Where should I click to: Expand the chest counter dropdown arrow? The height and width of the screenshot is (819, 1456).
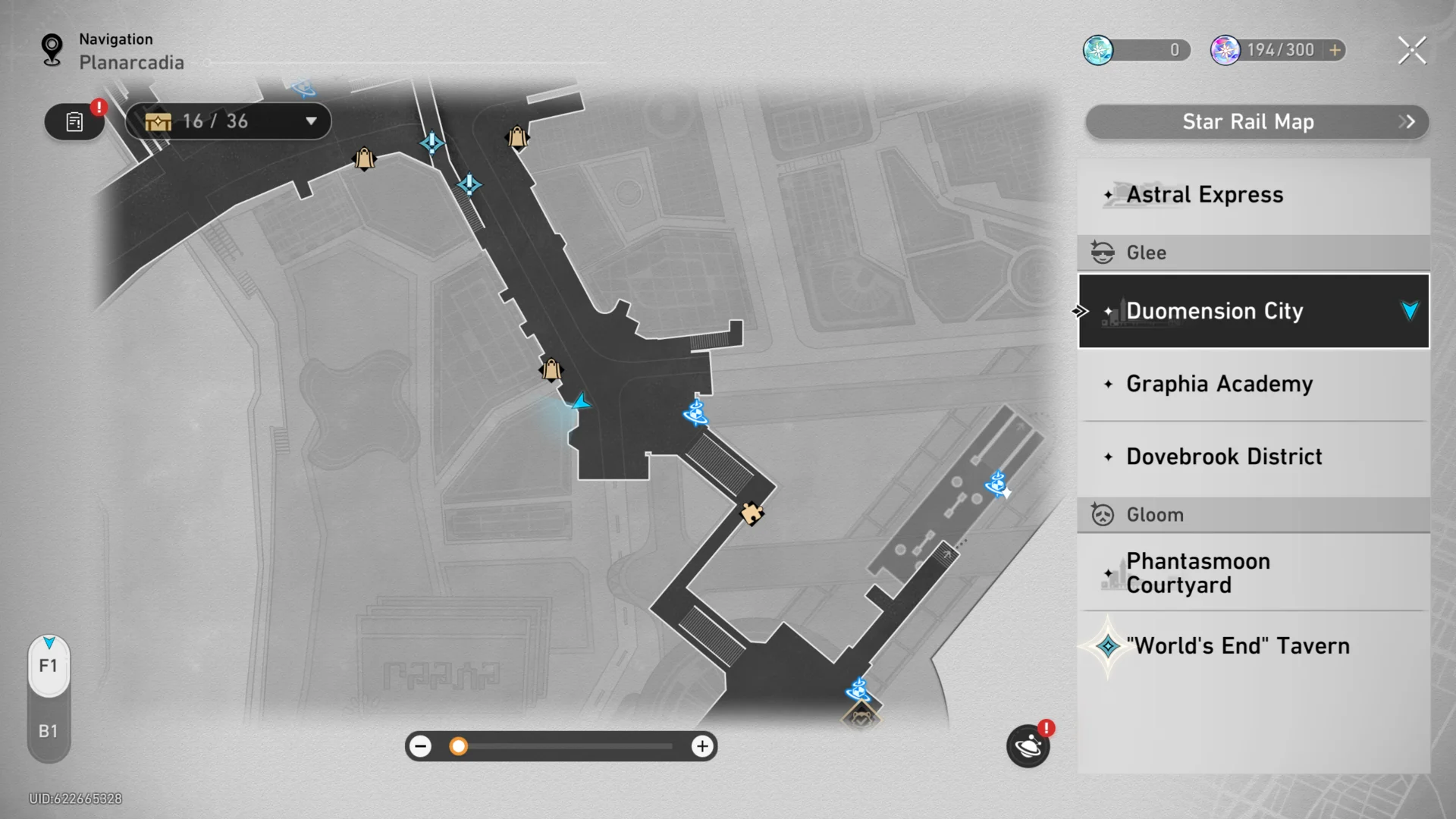click(x=311, y=121)
